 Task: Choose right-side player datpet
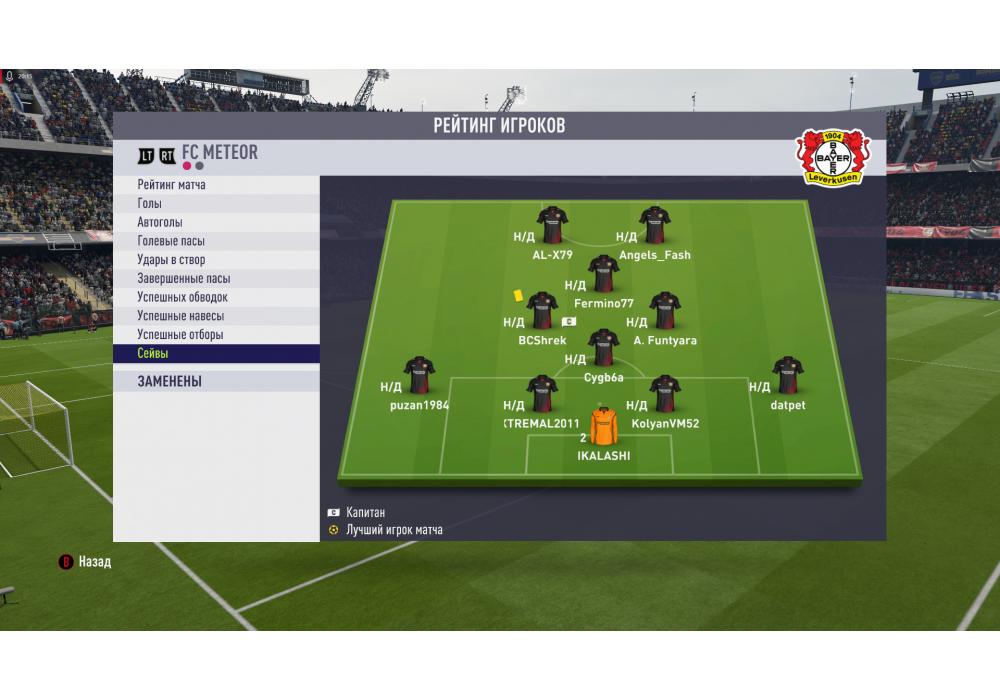pyautogui.click(x=788, y=376)
